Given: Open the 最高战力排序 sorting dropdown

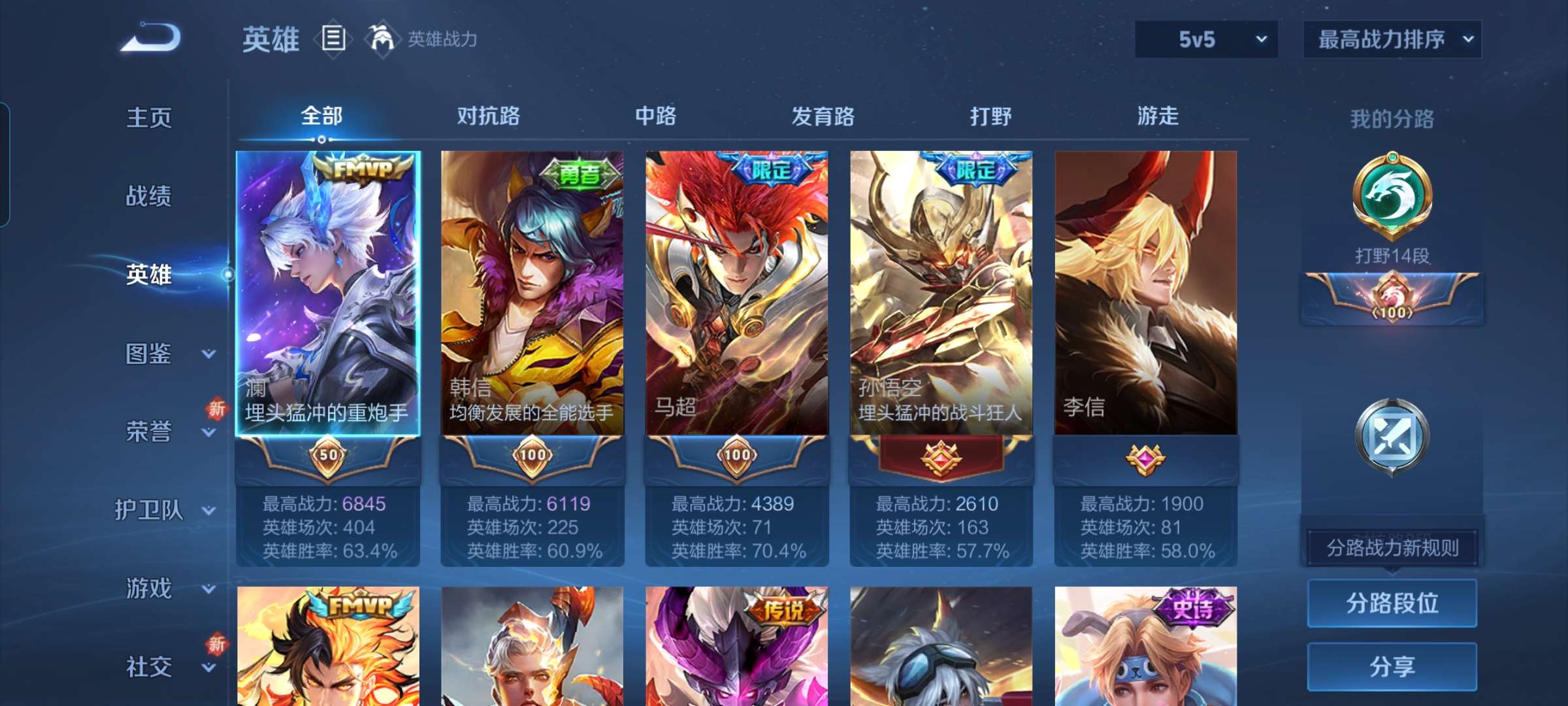Looking at the screenshot, I should click(x=1392, y=40).
